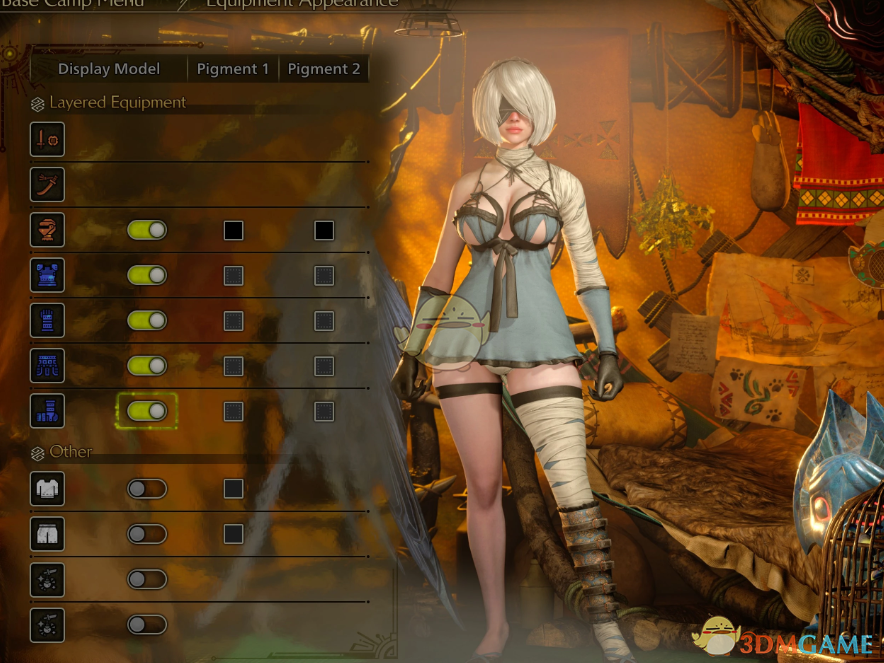This screenshot has height=663, width=884.
Task: Toggle chest armor display model switch
Action: click(147, 275)
